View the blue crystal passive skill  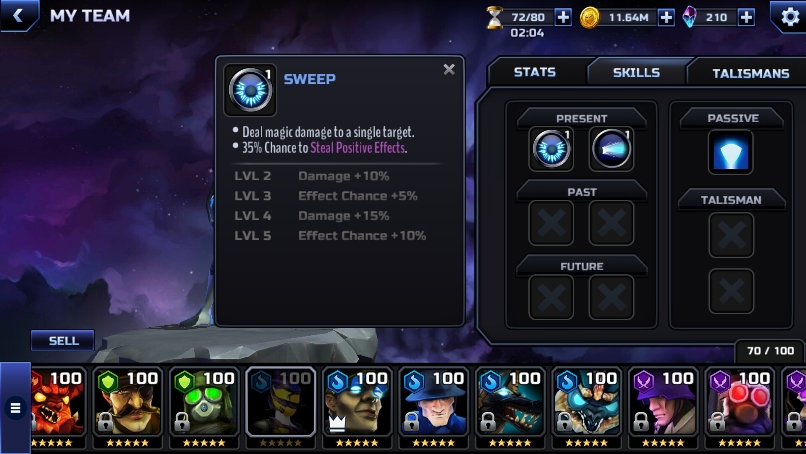pyautogui.click(x=731, y=152)
